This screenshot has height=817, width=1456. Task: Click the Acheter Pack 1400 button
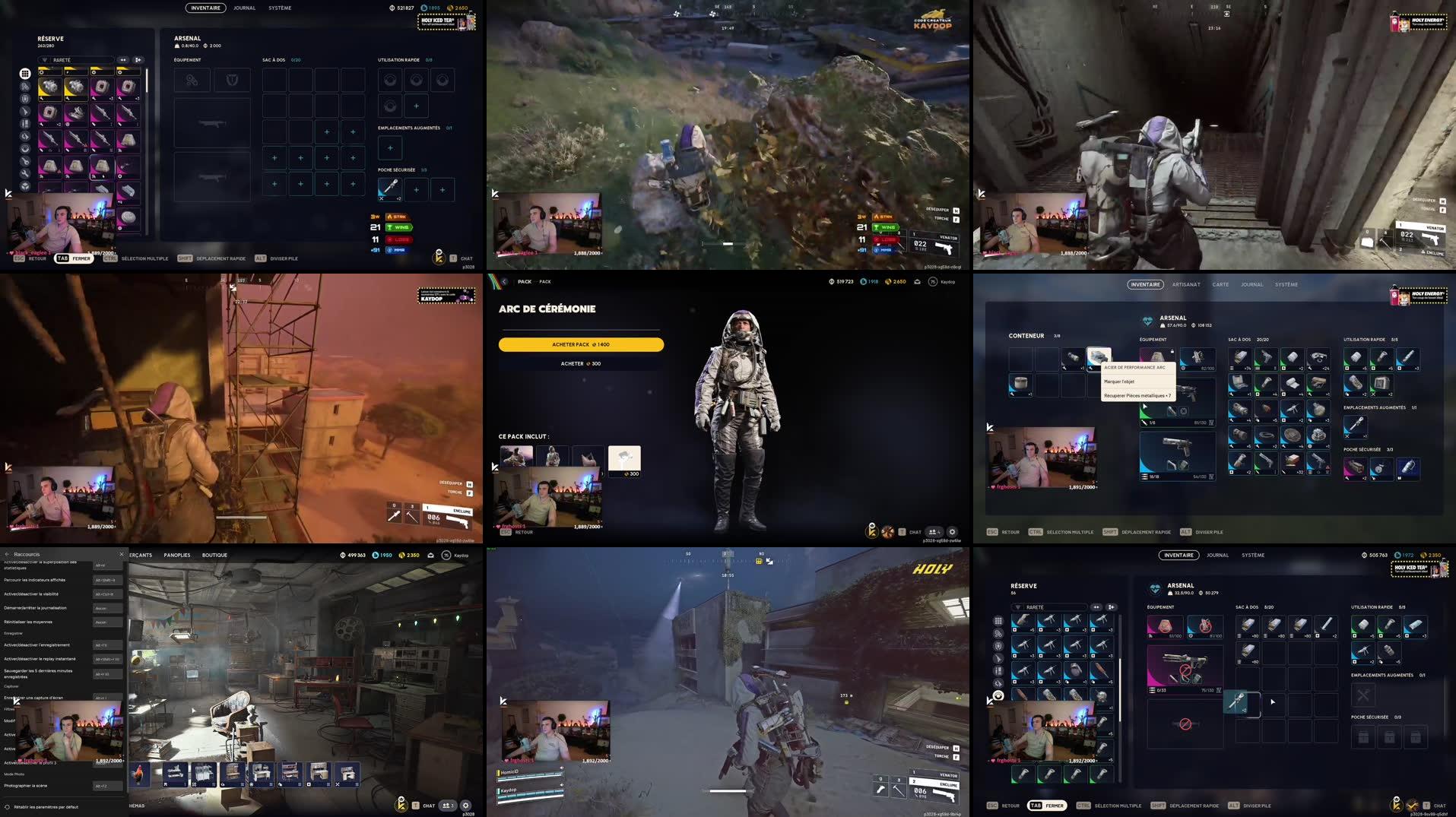[580, 344]
